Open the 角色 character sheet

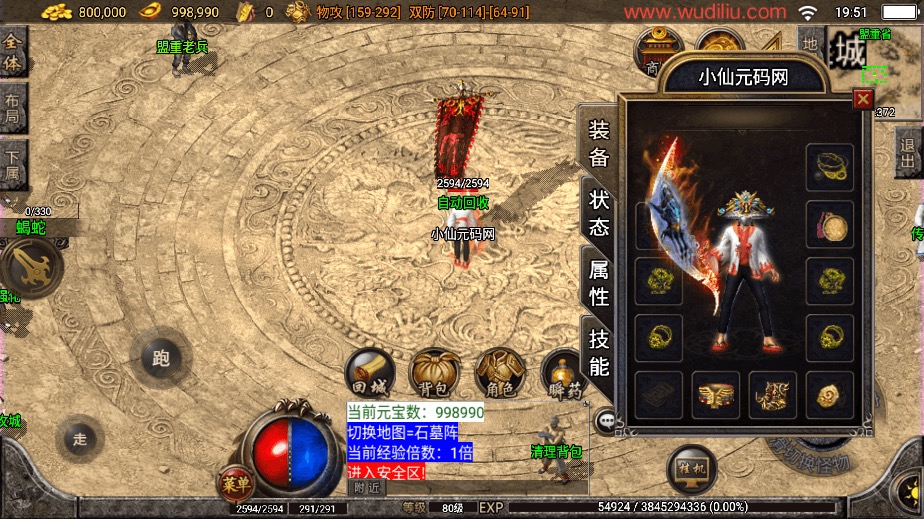[497, 372]
